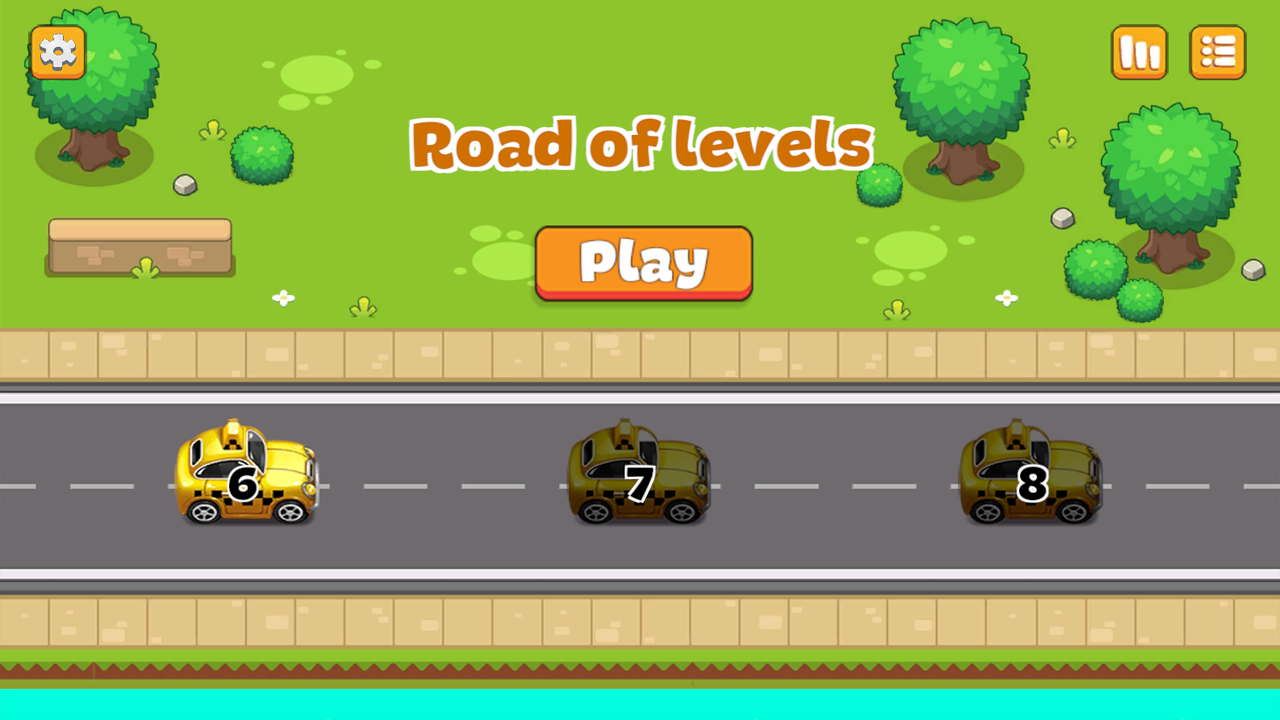Start the game with Play
Image resolution: width=1280 pixels, height=720 pixels.
643,262
